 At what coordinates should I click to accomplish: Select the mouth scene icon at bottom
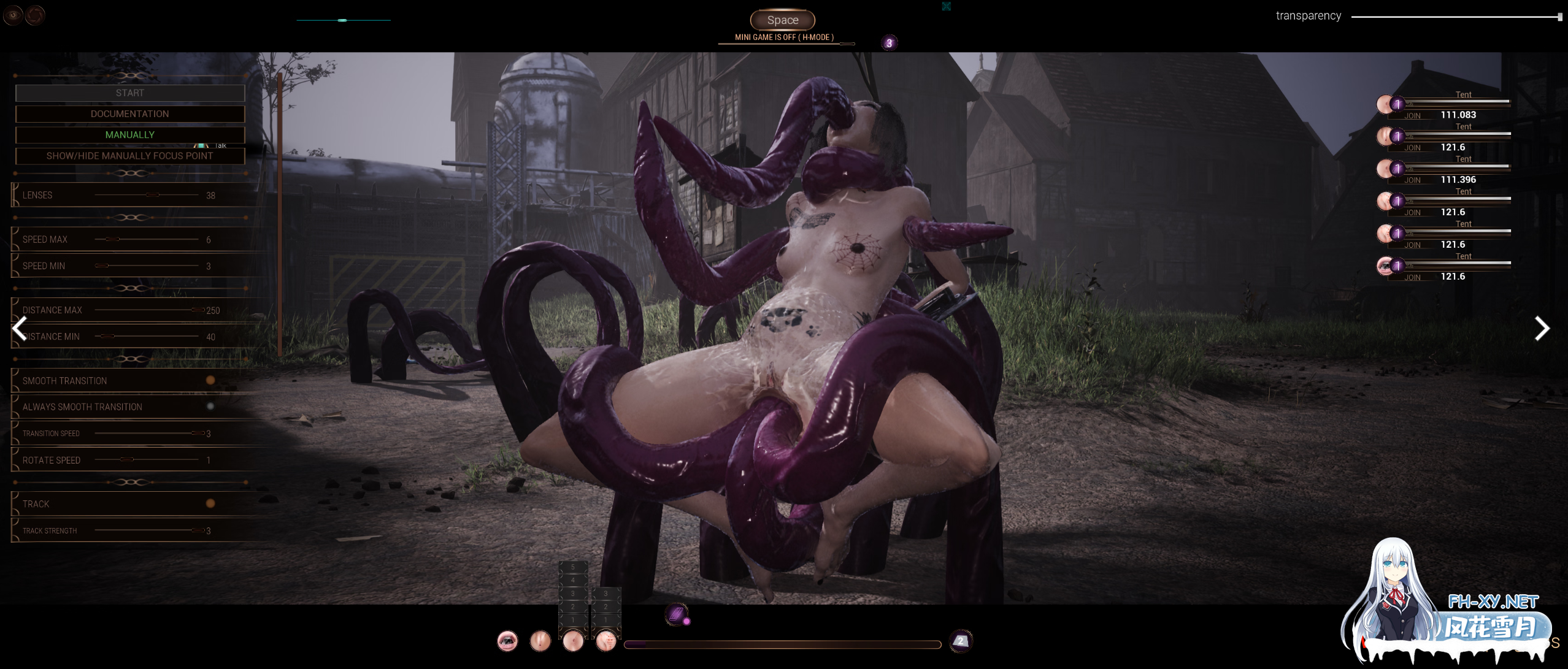click(507, 642)
